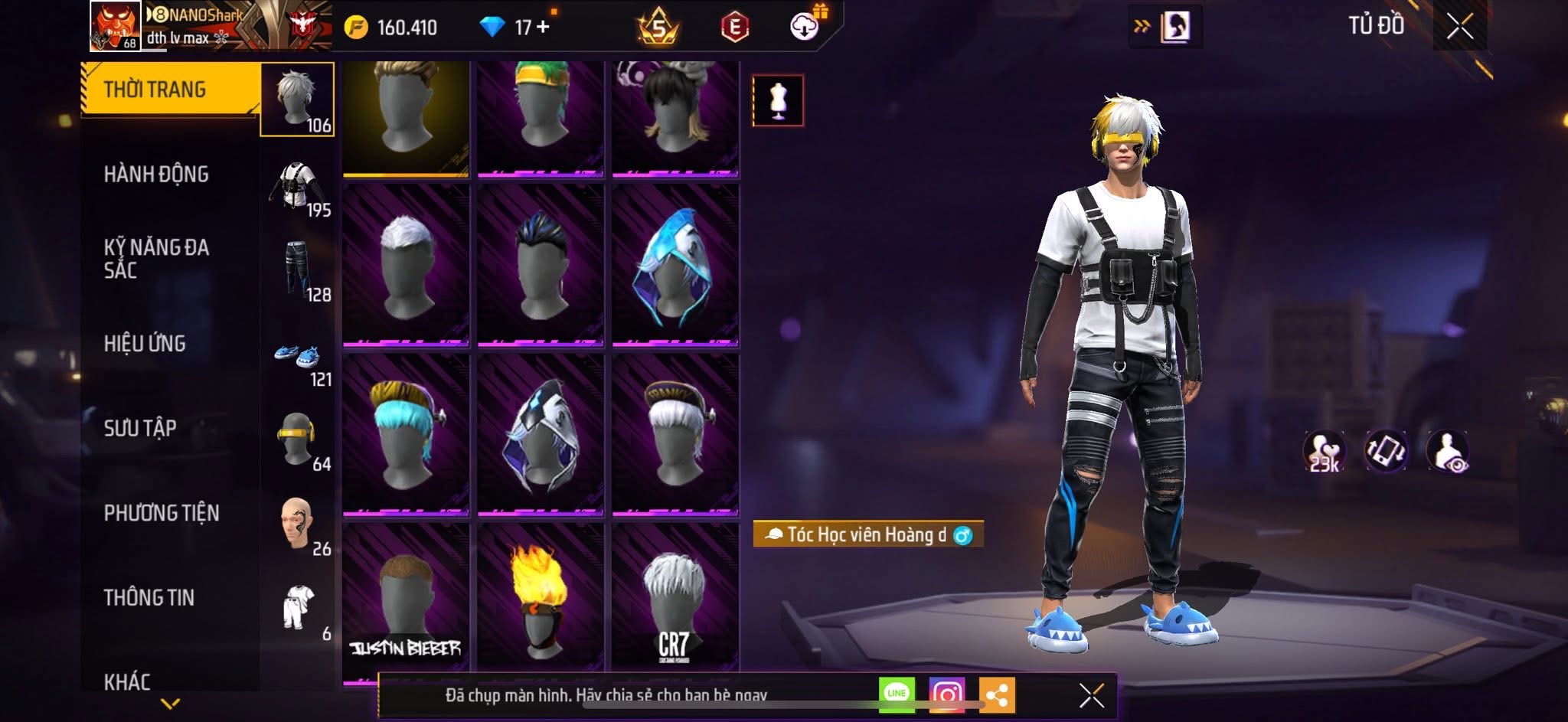Dismiss the screenshot share banner

click(x=1091, y=695)
